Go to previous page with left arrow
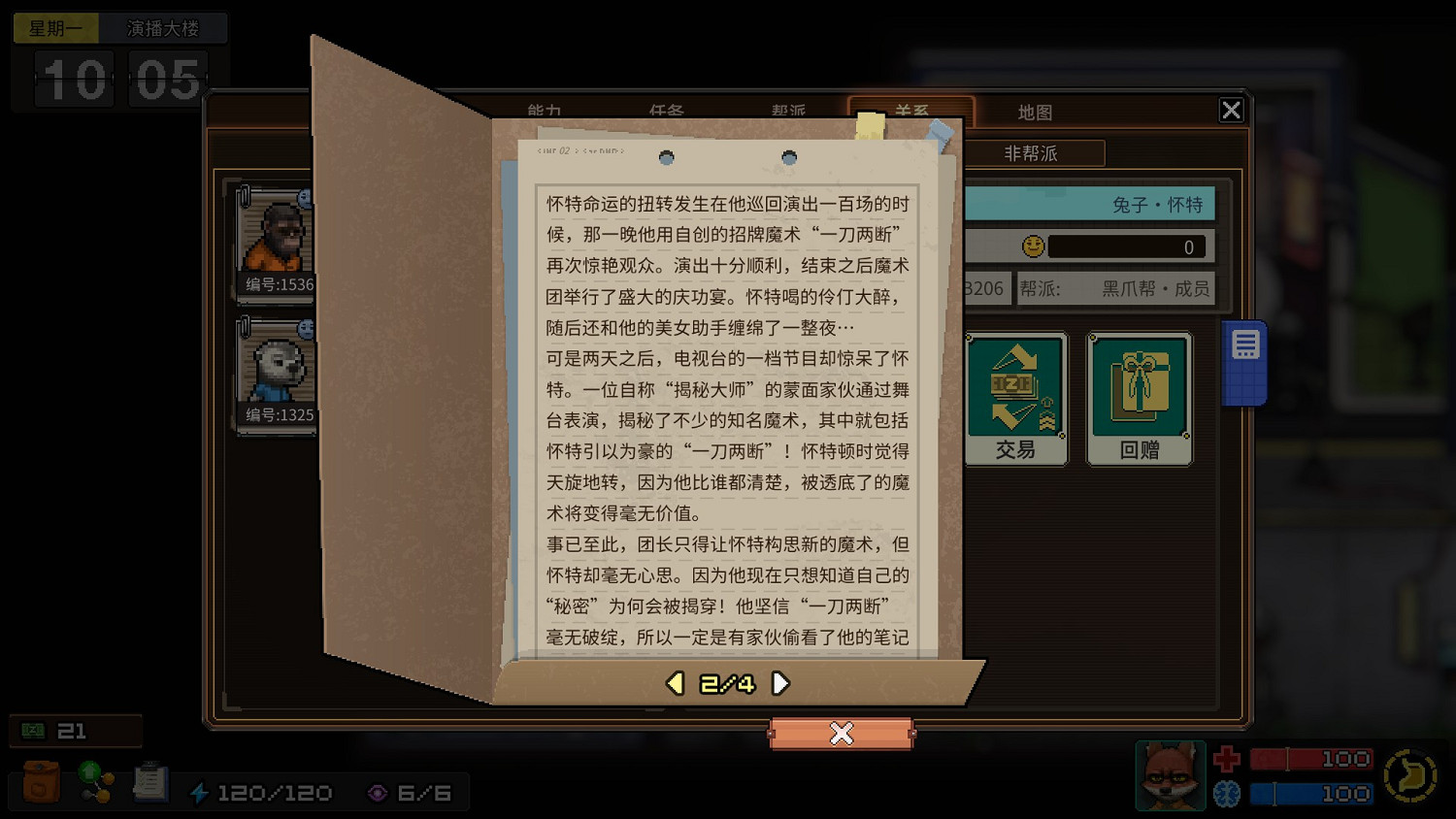The width and height of the screenshot is (1456, 819). click(675, 682)
